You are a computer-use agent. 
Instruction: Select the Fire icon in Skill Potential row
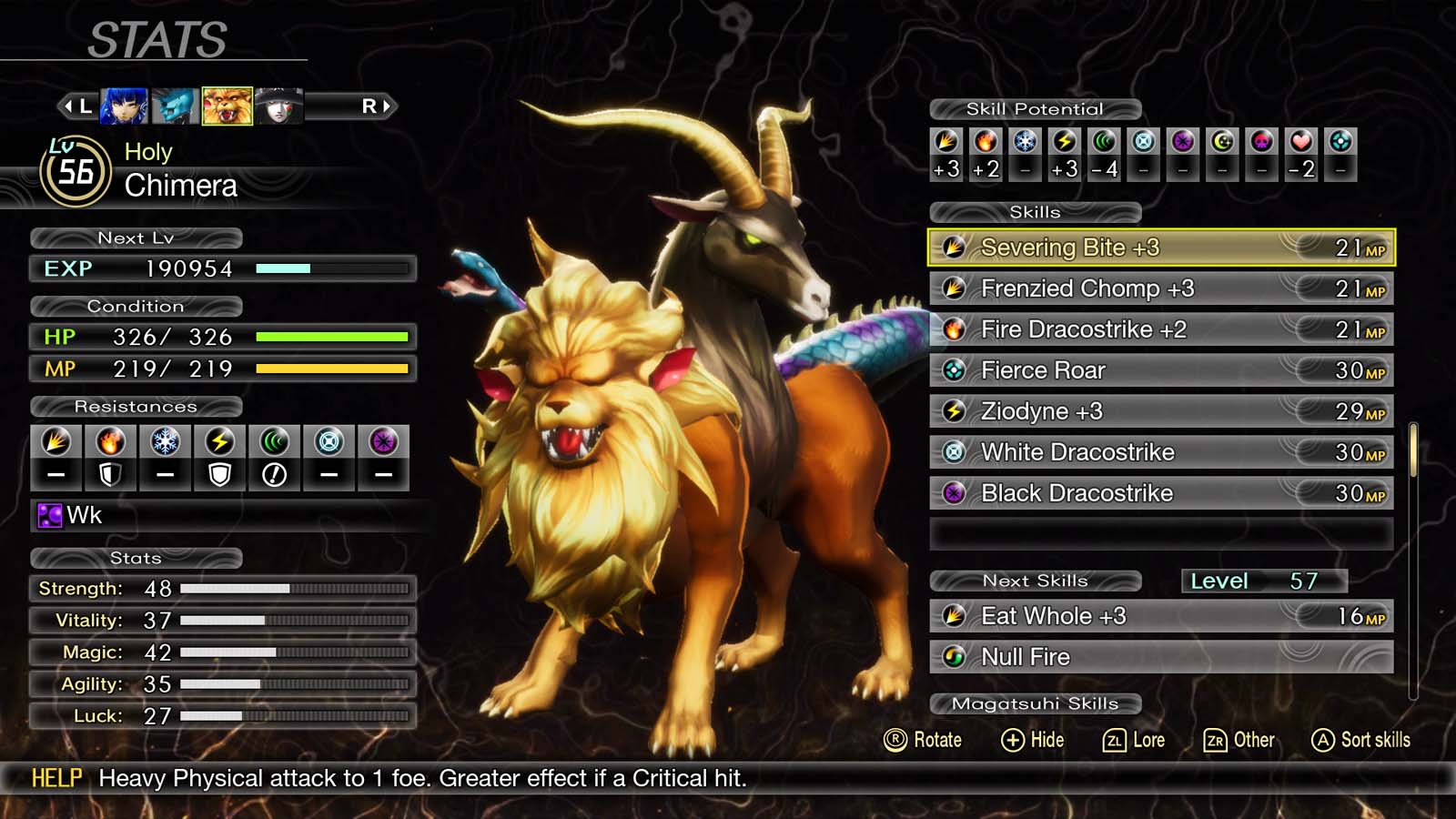point(985,141)
